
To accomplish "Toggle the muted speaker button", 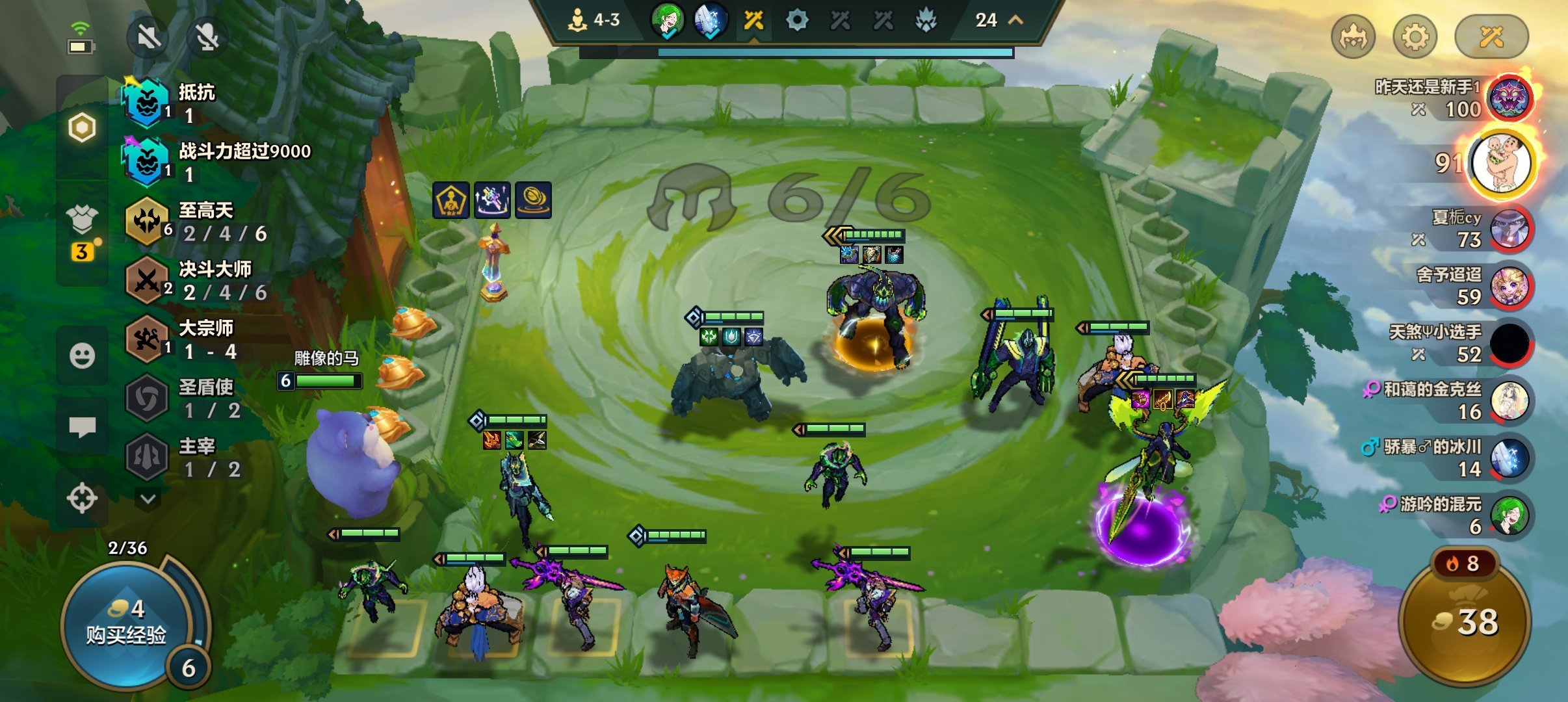I will point(148,37).
